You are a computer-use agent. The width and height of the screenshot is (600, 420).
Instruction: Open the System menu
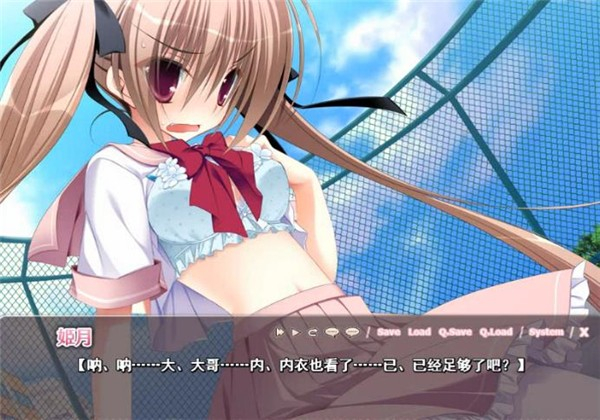pyautogui.click(x=546, y=331)
